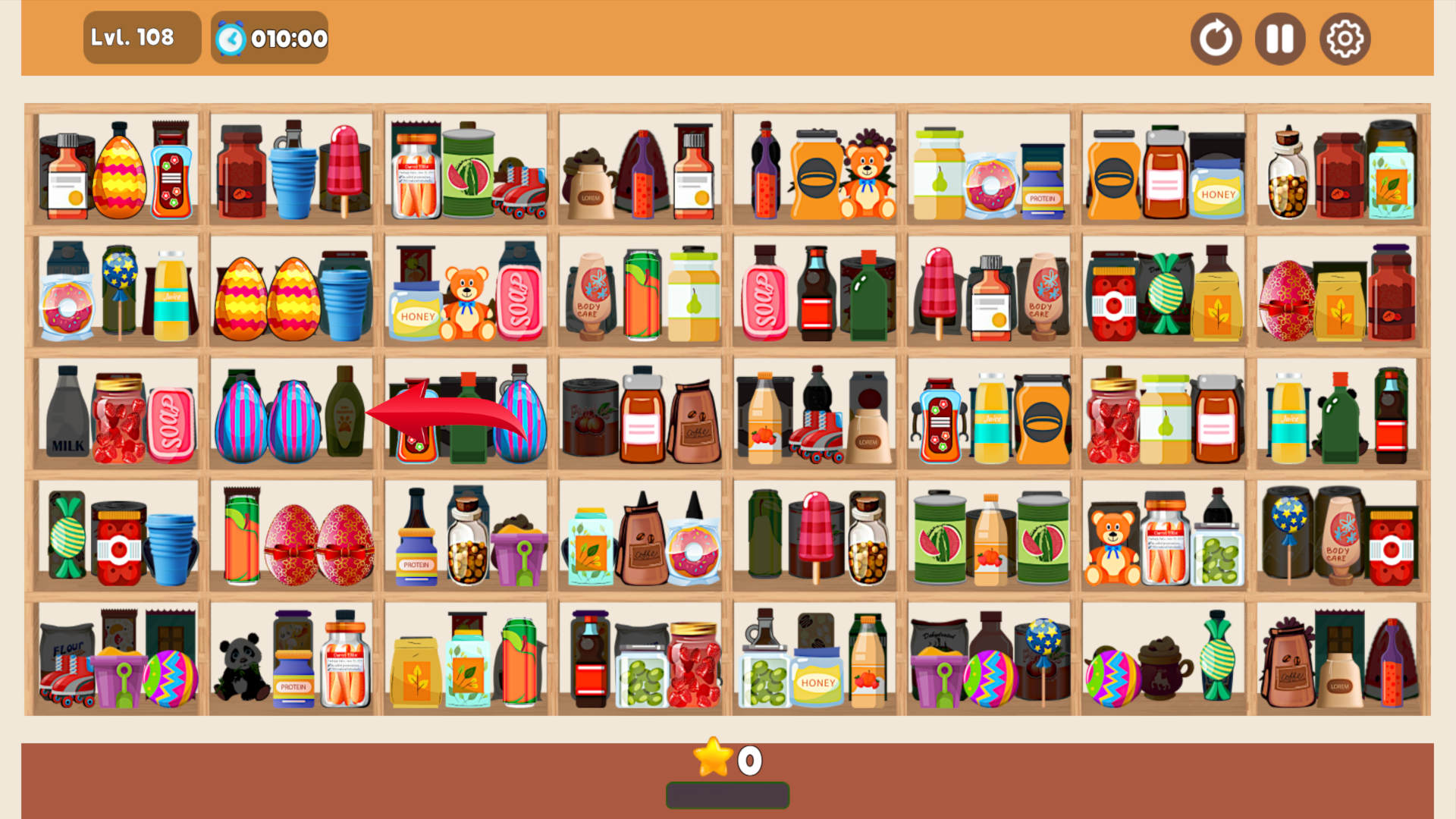
Task: Click the 010:00 timer clock
Action: tap(269, 37)
